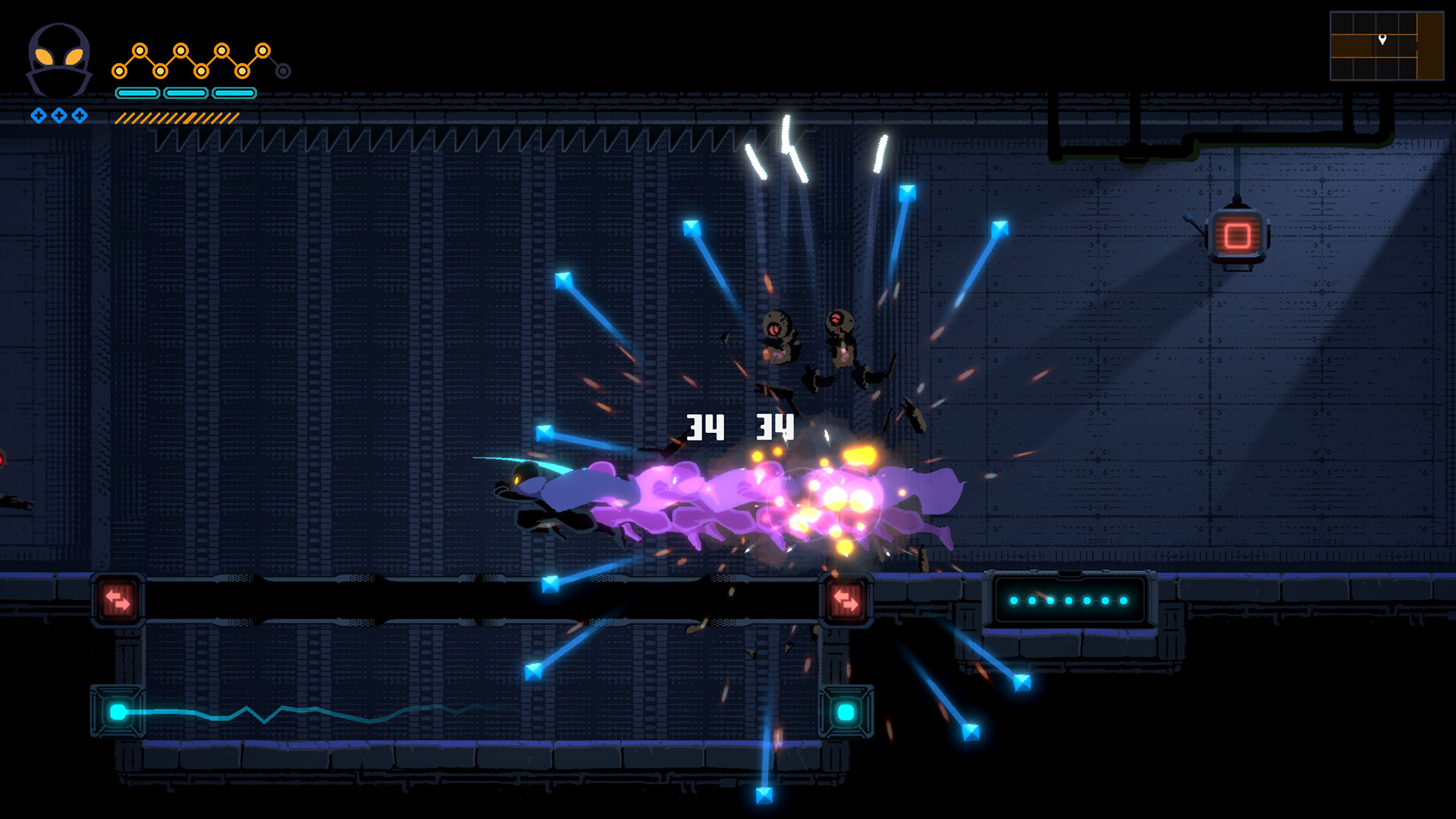Click the leftmost orange node of the energy chain

(119, 71)
